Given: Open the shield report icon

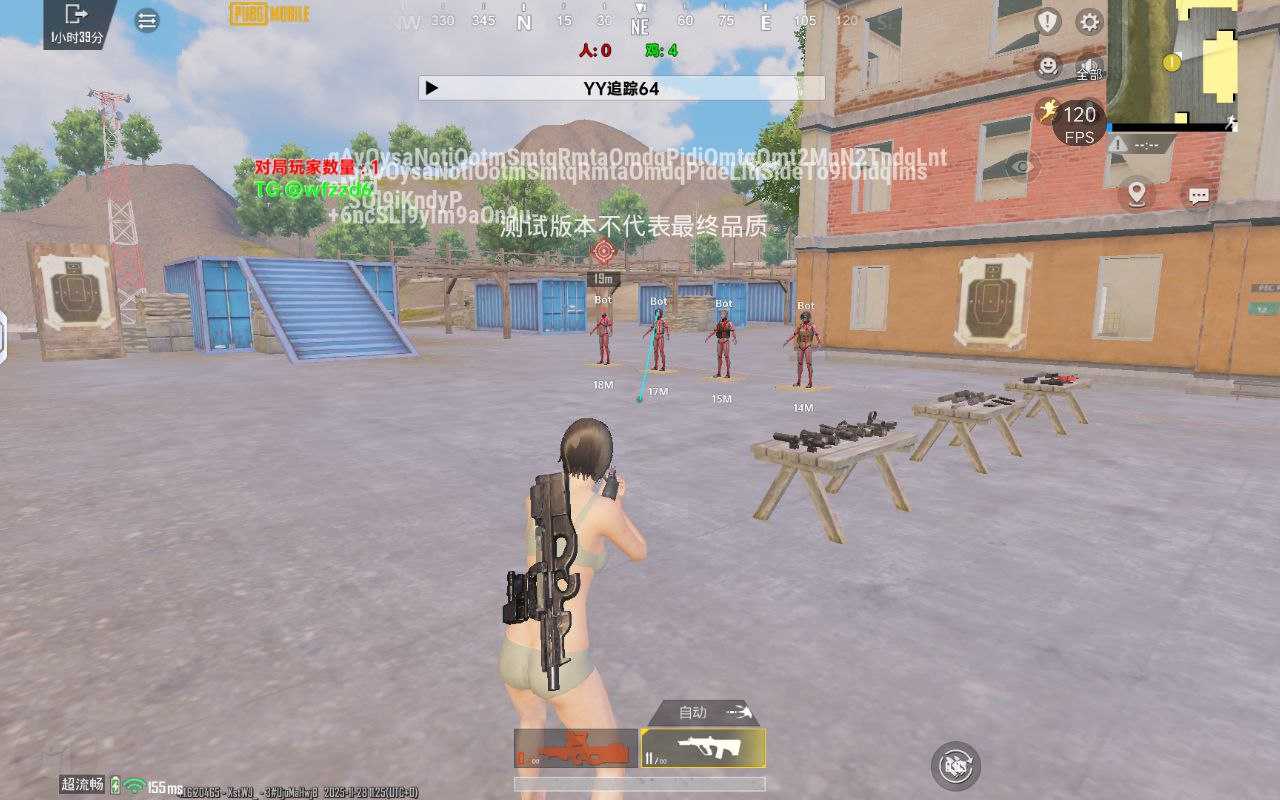Looking at the screenshot, I should click(x=1047, y=21).
